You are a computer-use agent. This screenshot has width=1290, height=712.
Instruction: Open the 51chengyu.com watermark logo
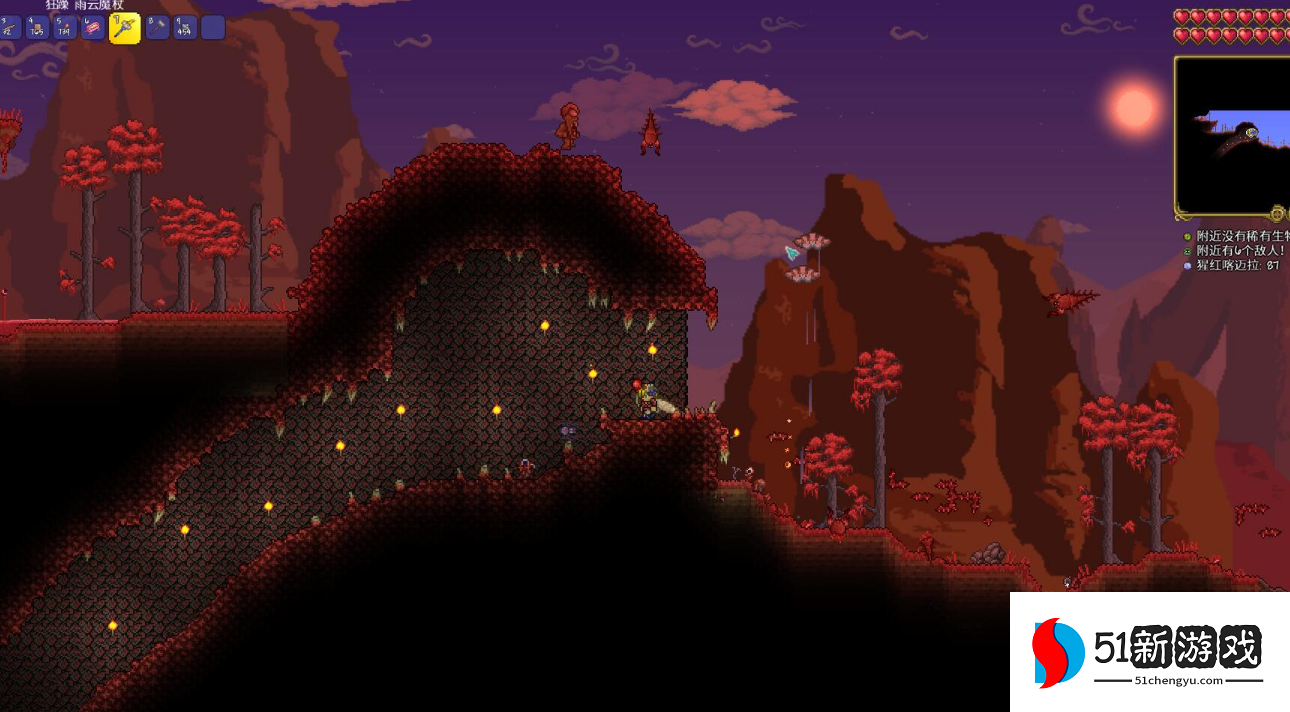[1150, 652]
